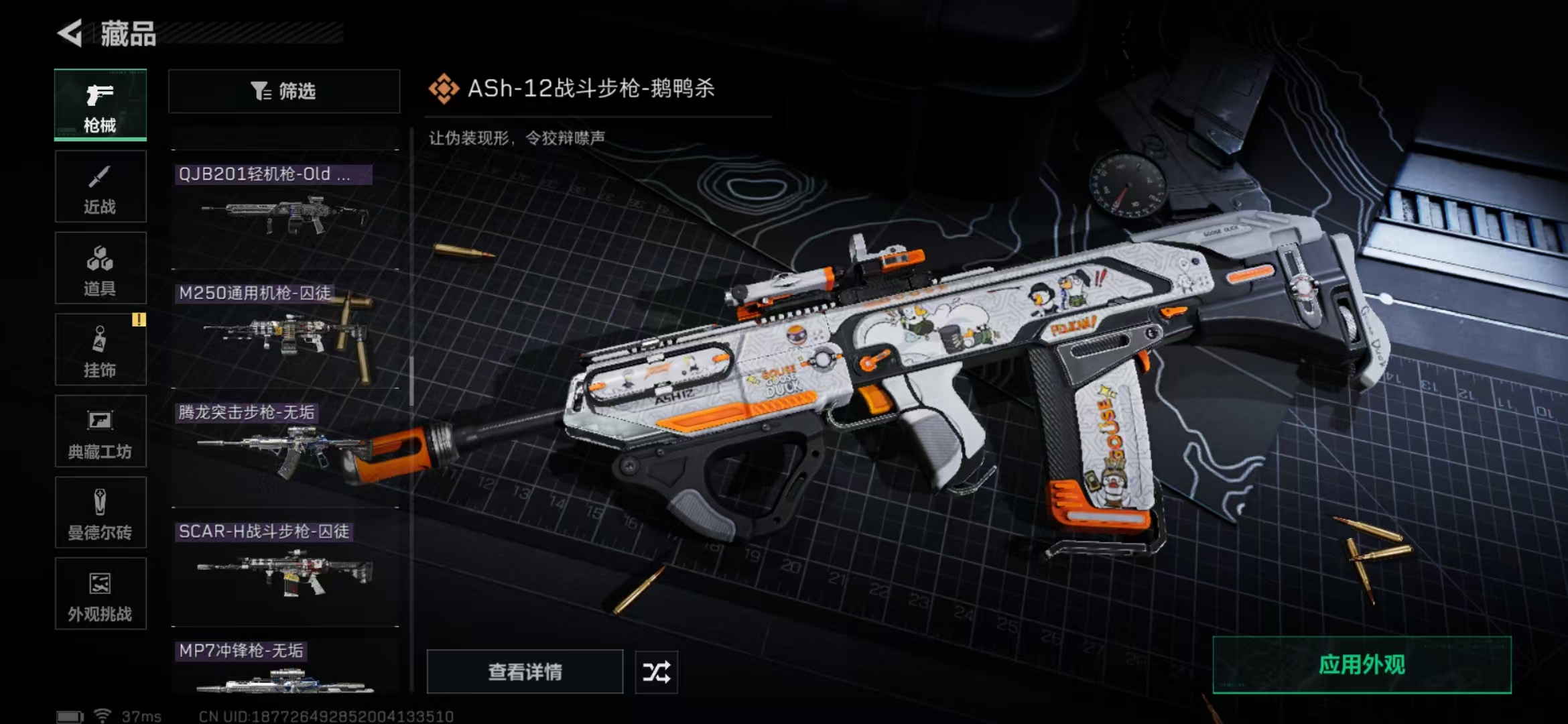Toggle the 枪械 tab selection highlight
Screen dimensions: 1568x724
[x=99, y=104]
